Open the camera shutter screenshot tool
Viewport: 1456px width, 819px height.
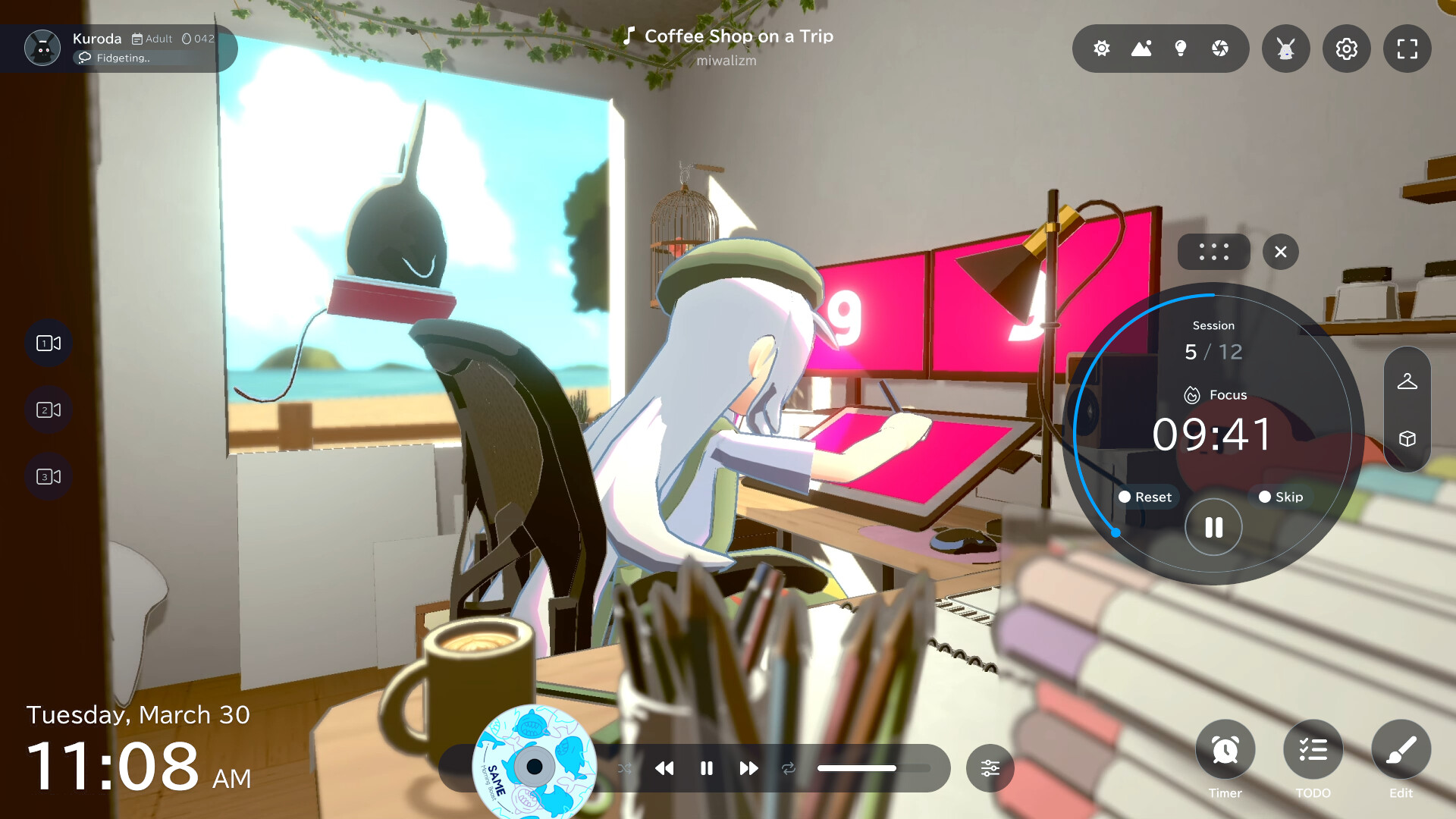pos(1219,49)
